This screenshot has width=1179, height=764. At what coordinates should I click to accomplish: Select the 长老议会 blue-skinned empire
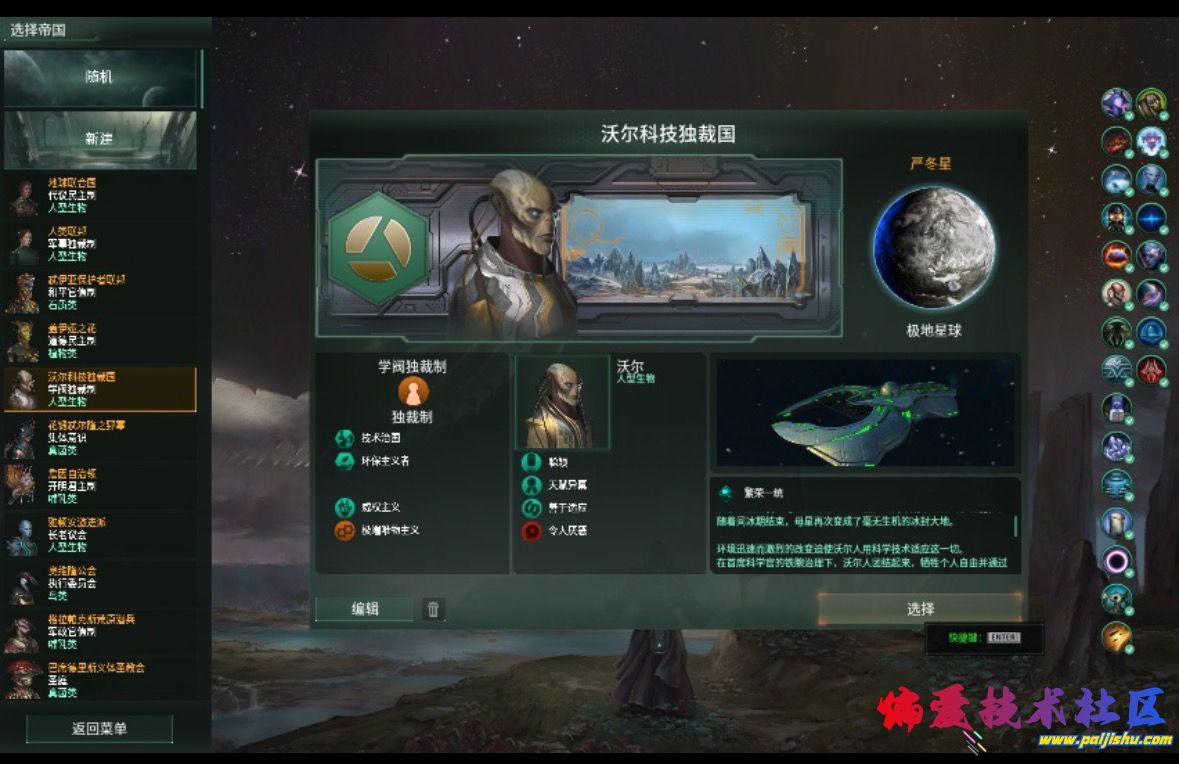point(100,534)
